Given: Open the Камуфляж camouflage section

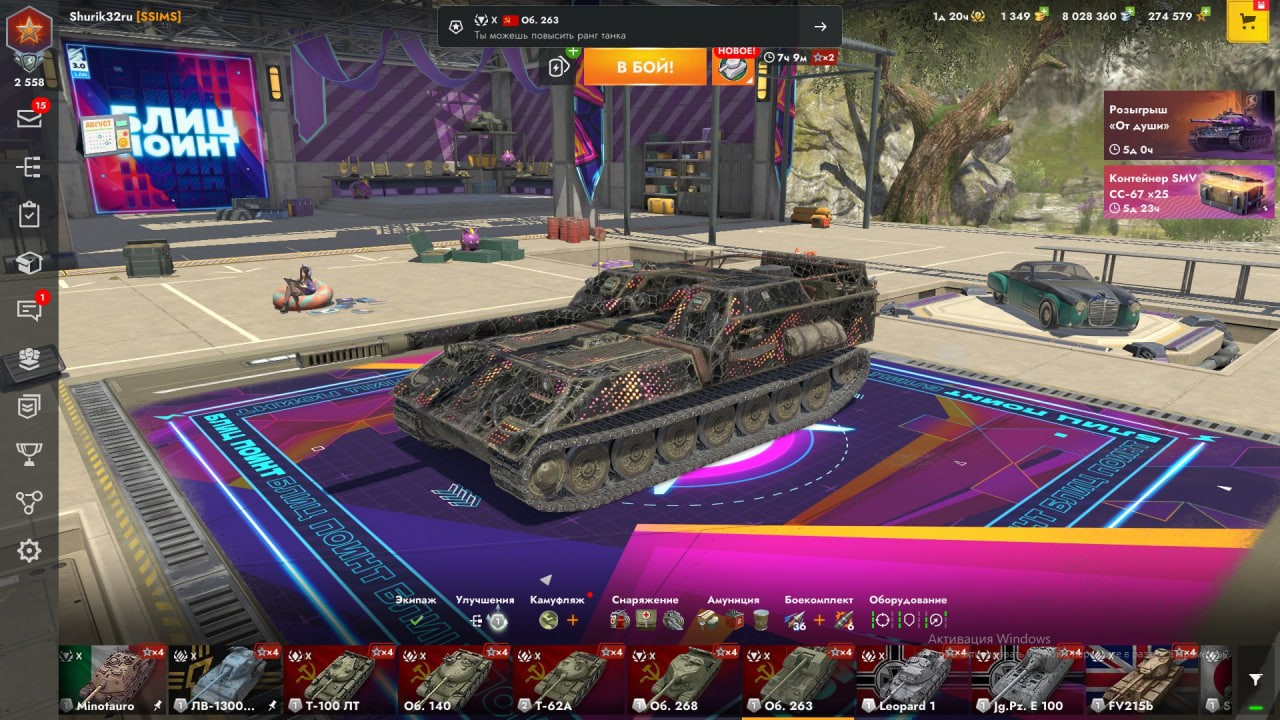Looking at the screenshot, I should (558, 612).
